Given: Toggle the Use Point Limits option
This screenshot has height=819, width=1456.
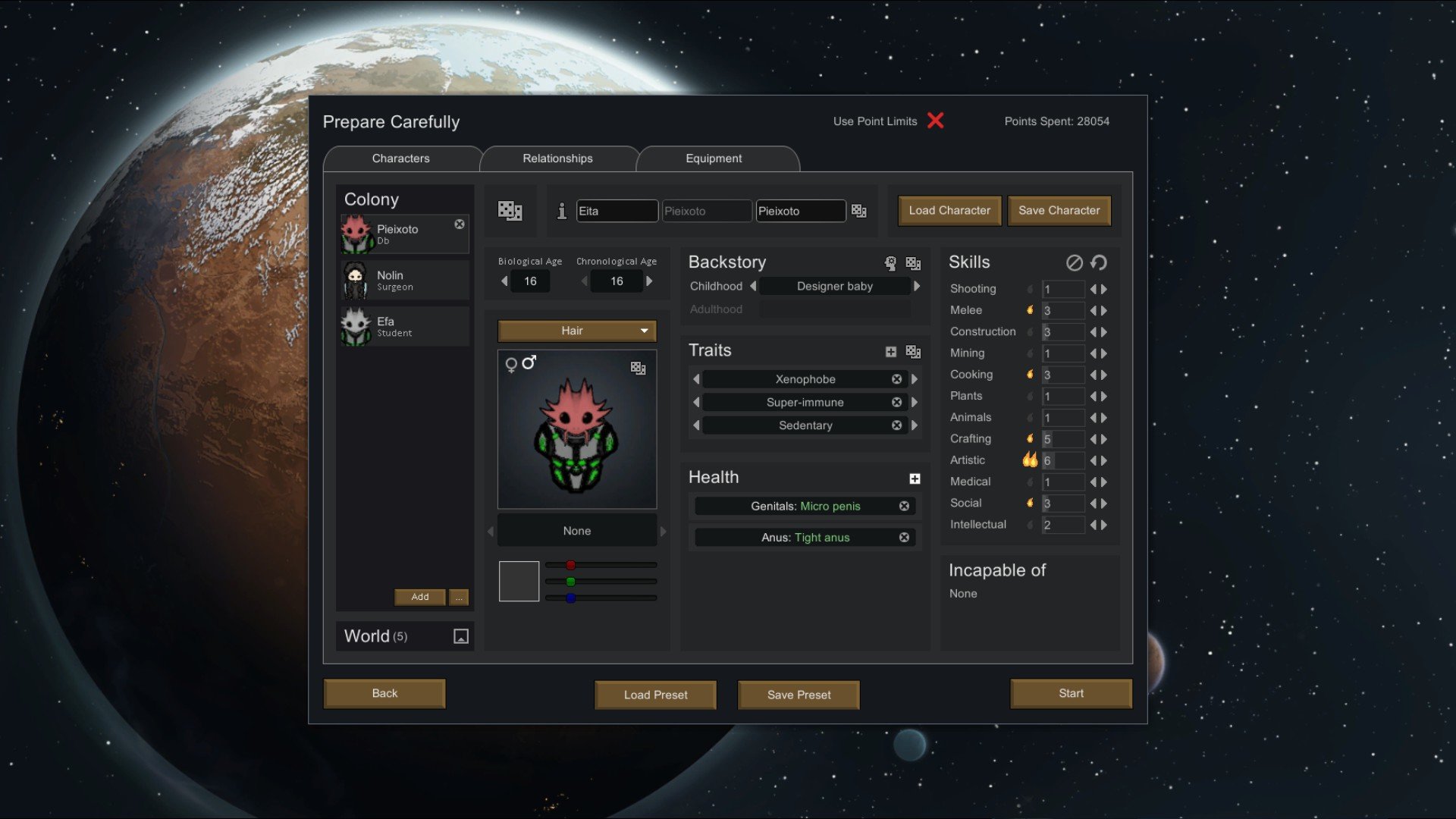Looking at the screenshot, I should point(936,121).
